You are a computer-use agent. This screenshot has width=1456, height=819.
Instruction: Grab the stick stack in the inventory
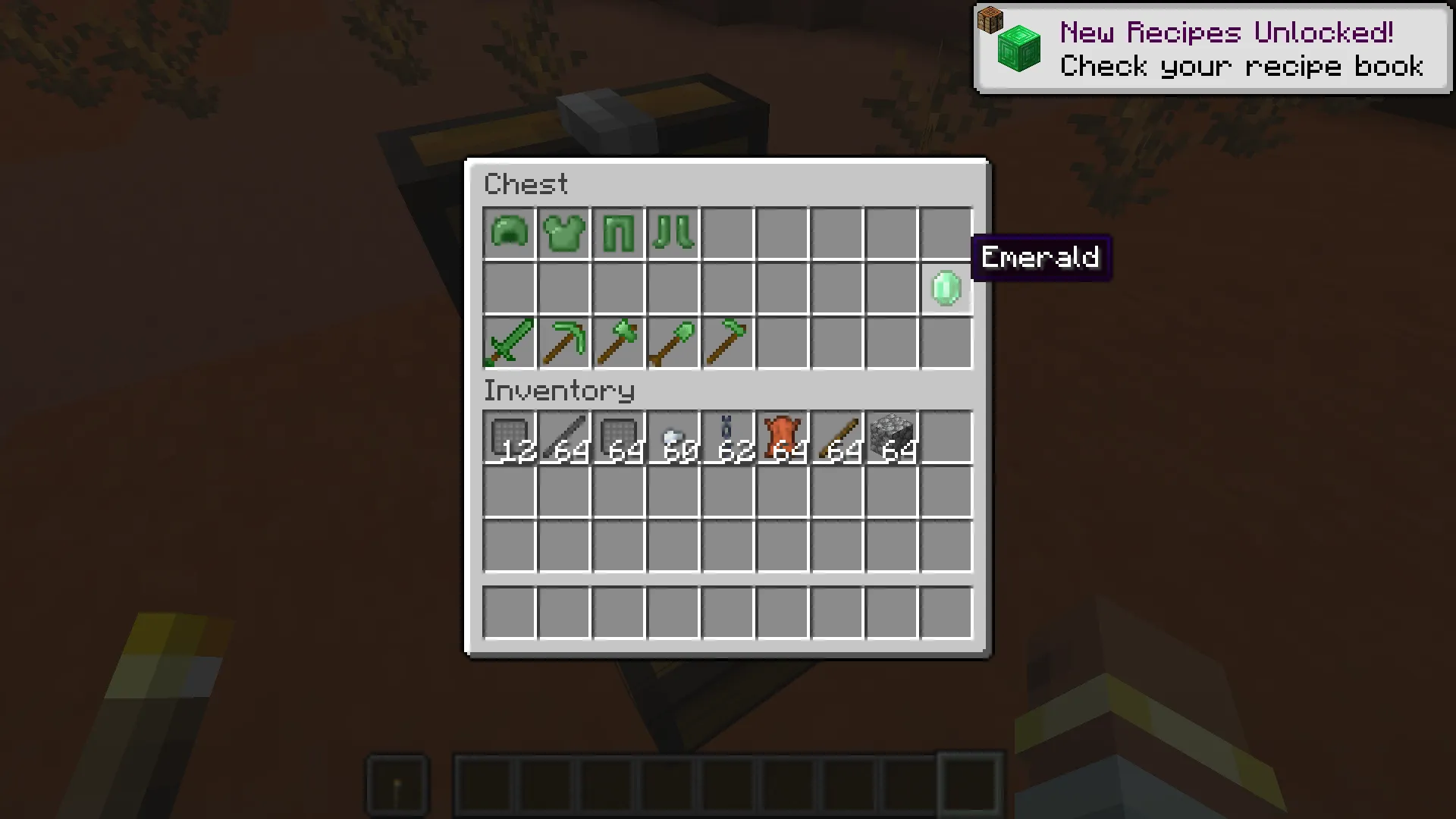point(836,435)
